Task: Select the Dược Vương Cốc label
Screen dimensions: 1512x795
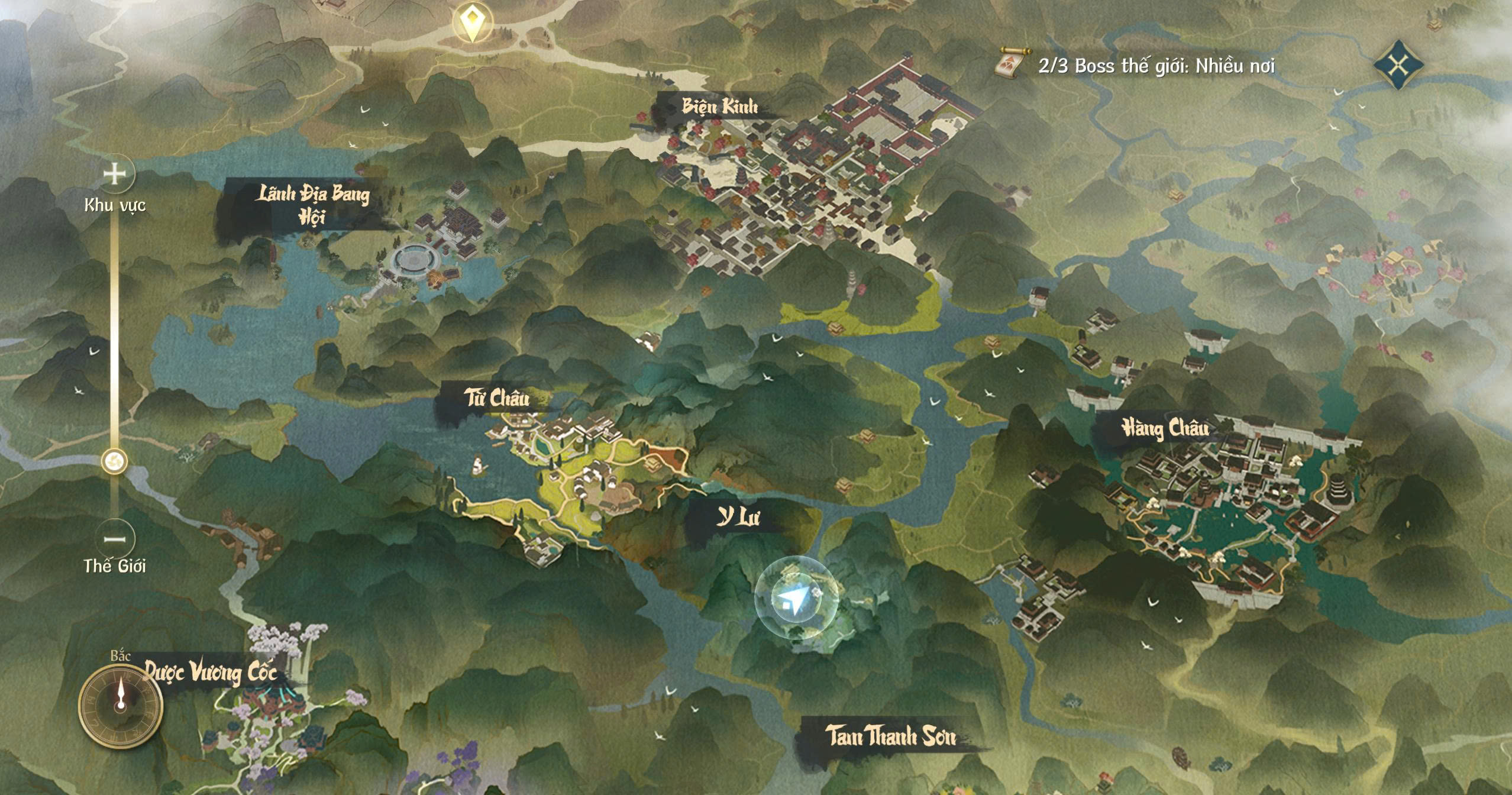Action: pyautogui.click(x=211, y=673)
